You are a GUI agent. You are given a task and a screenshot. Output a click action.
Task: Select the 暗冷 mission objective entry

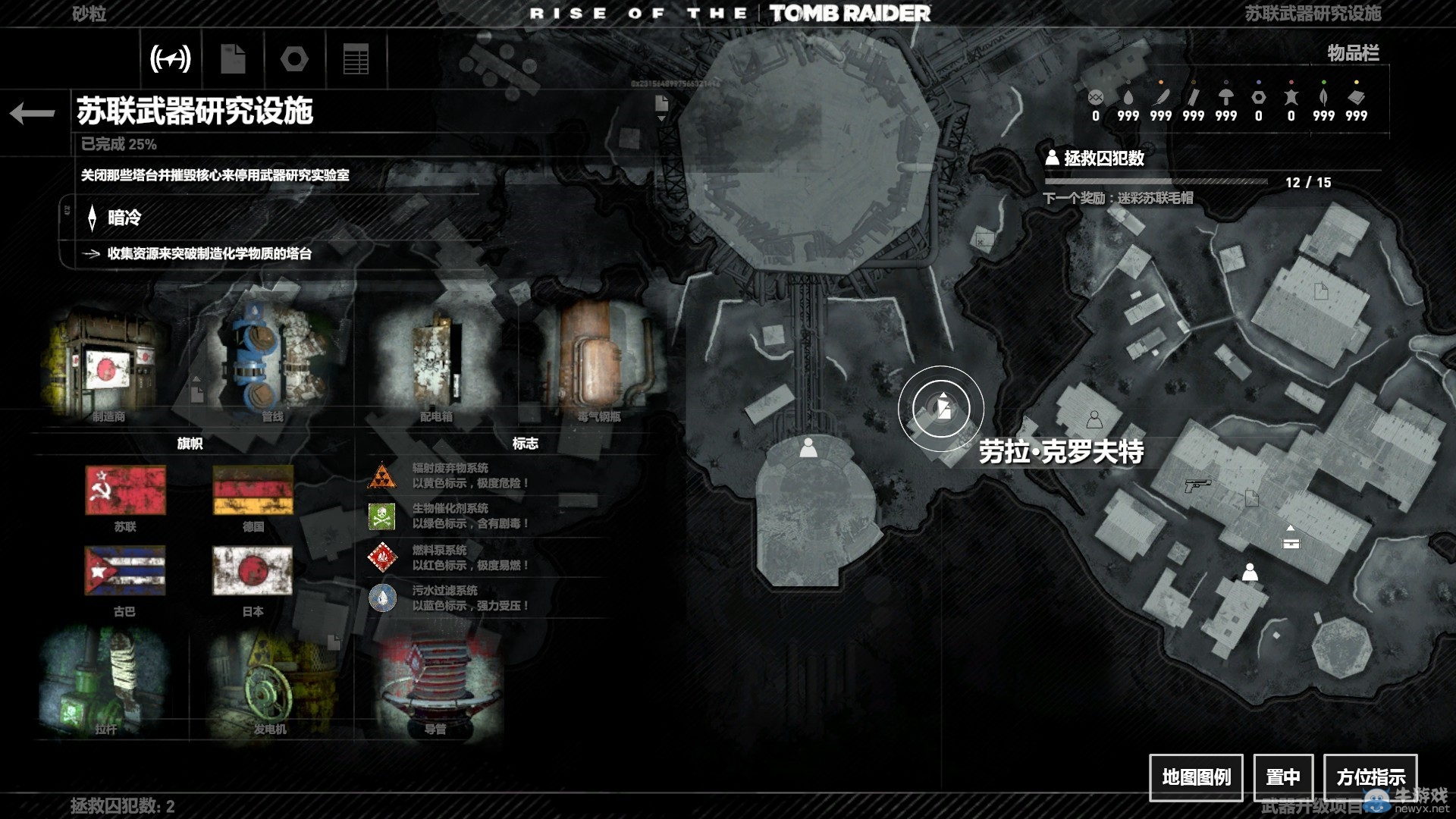point(124,218)
